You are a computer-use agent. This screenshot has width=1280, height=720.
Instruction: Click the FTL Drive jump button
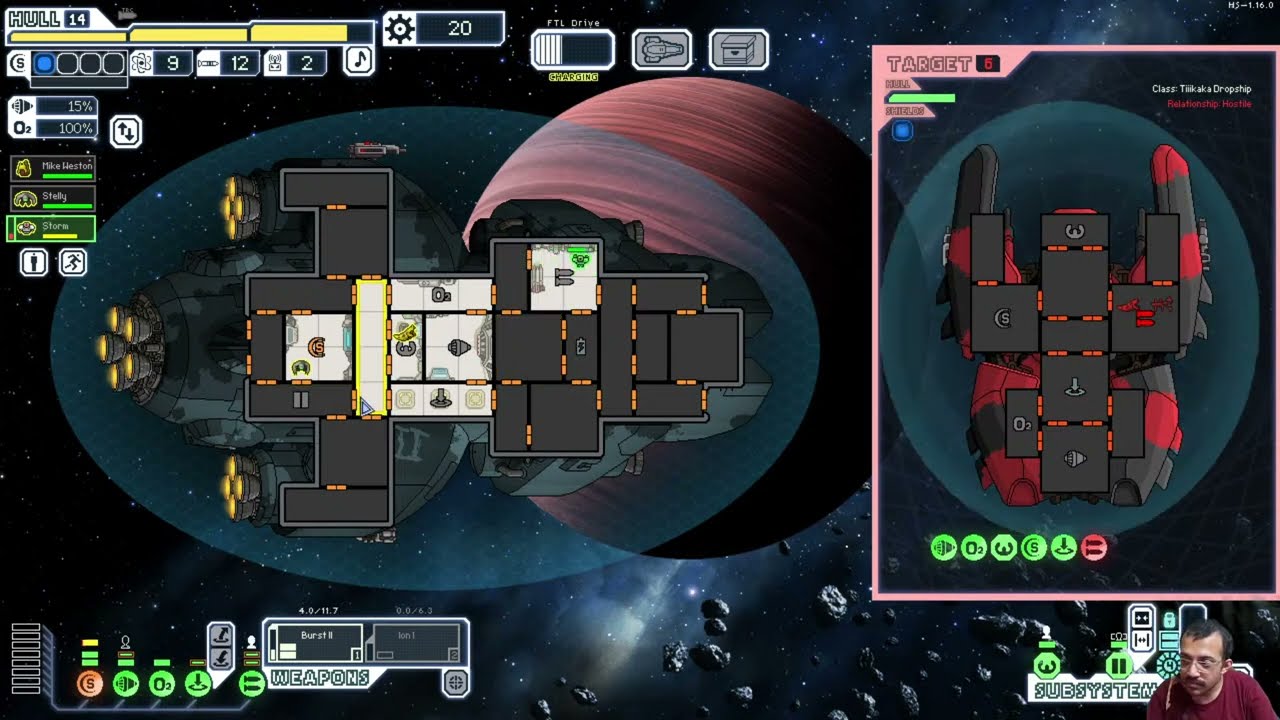click(572, 50)
